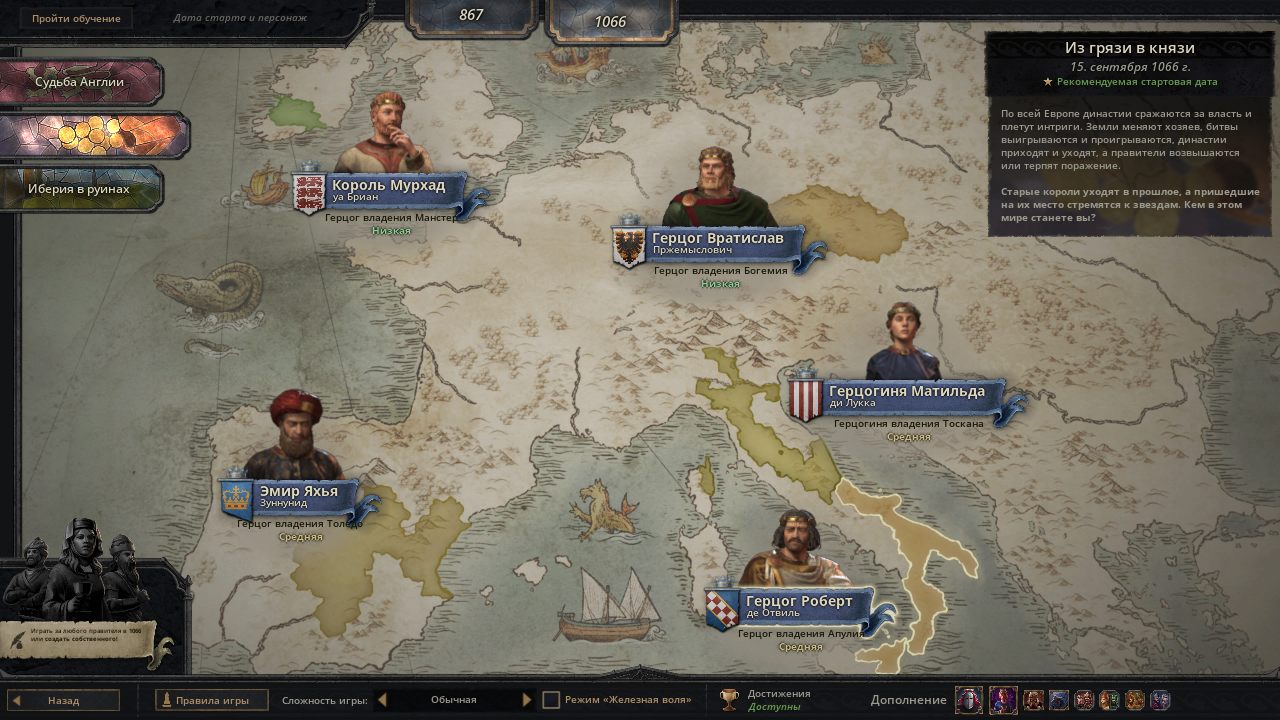The width and height of the screenshot is (1280, 720).
Task: Select the 867 start date tab
Action: [471, 15]
